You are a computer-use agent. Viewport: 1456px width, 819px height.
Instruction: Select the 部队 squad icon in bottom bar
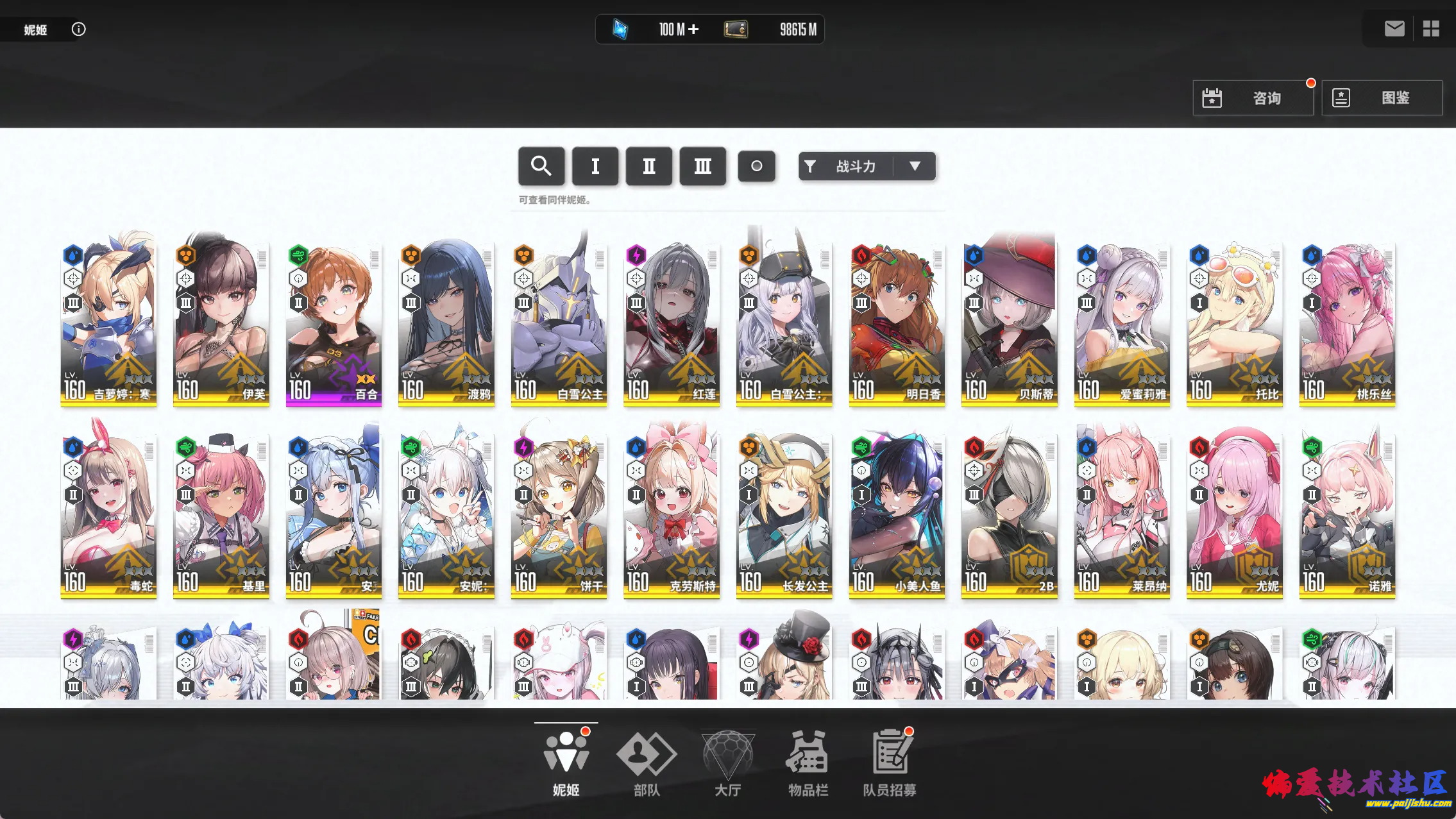(646, 757)
